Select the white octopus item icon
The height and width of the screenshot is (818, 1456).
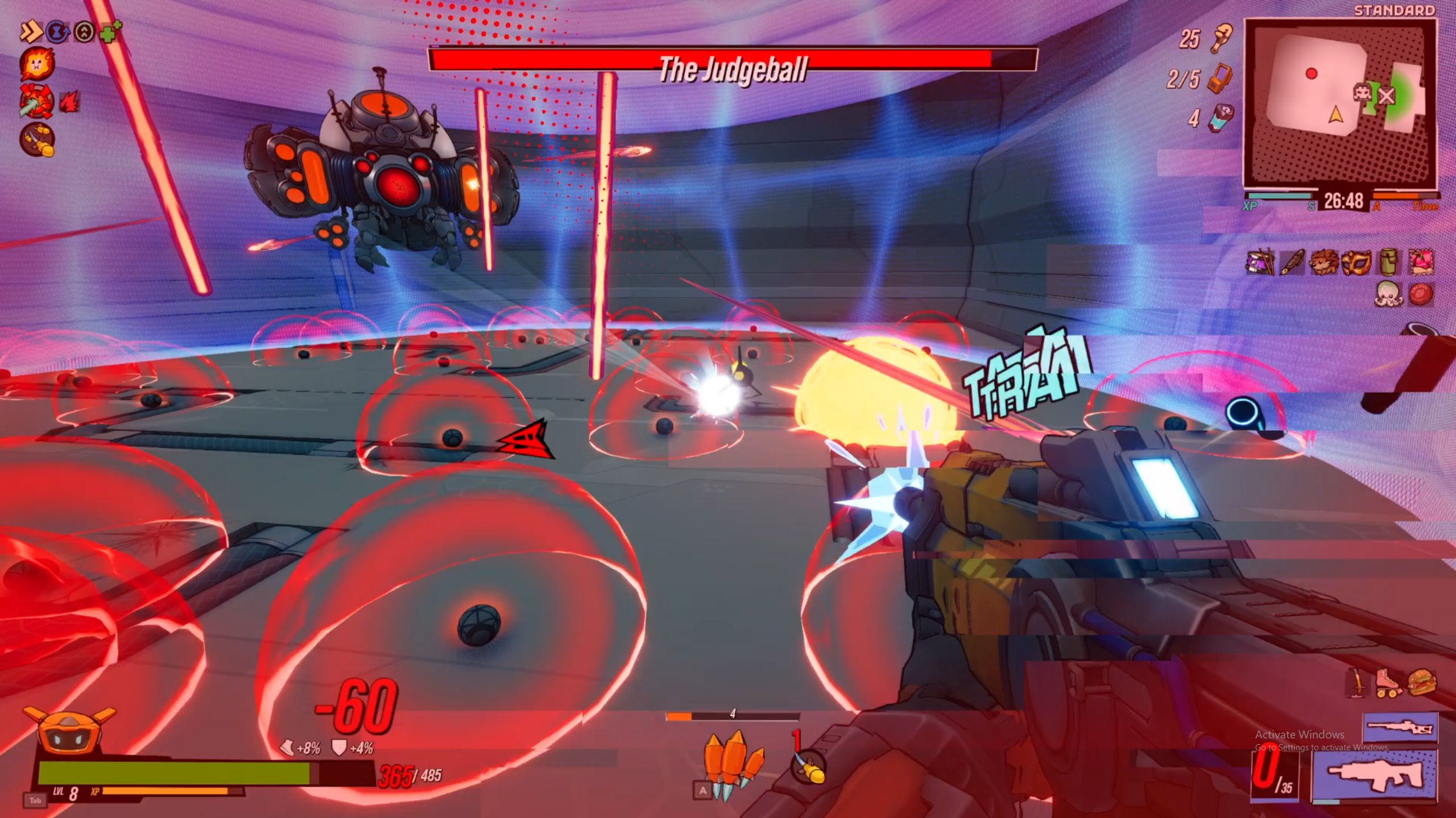1388,294
